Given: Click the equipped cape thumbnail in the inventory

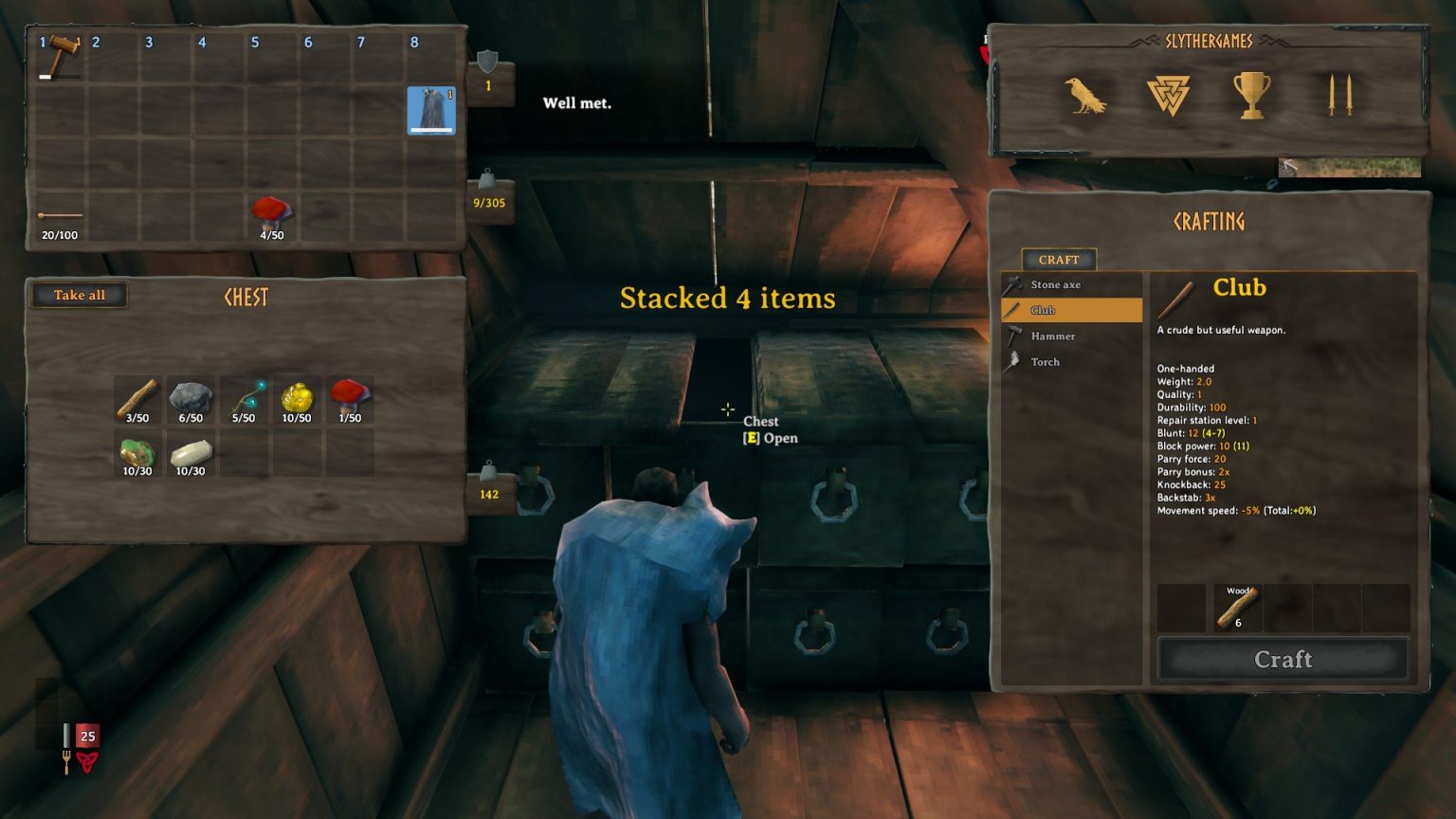Looking at the screenshot, I should point(429,111).
